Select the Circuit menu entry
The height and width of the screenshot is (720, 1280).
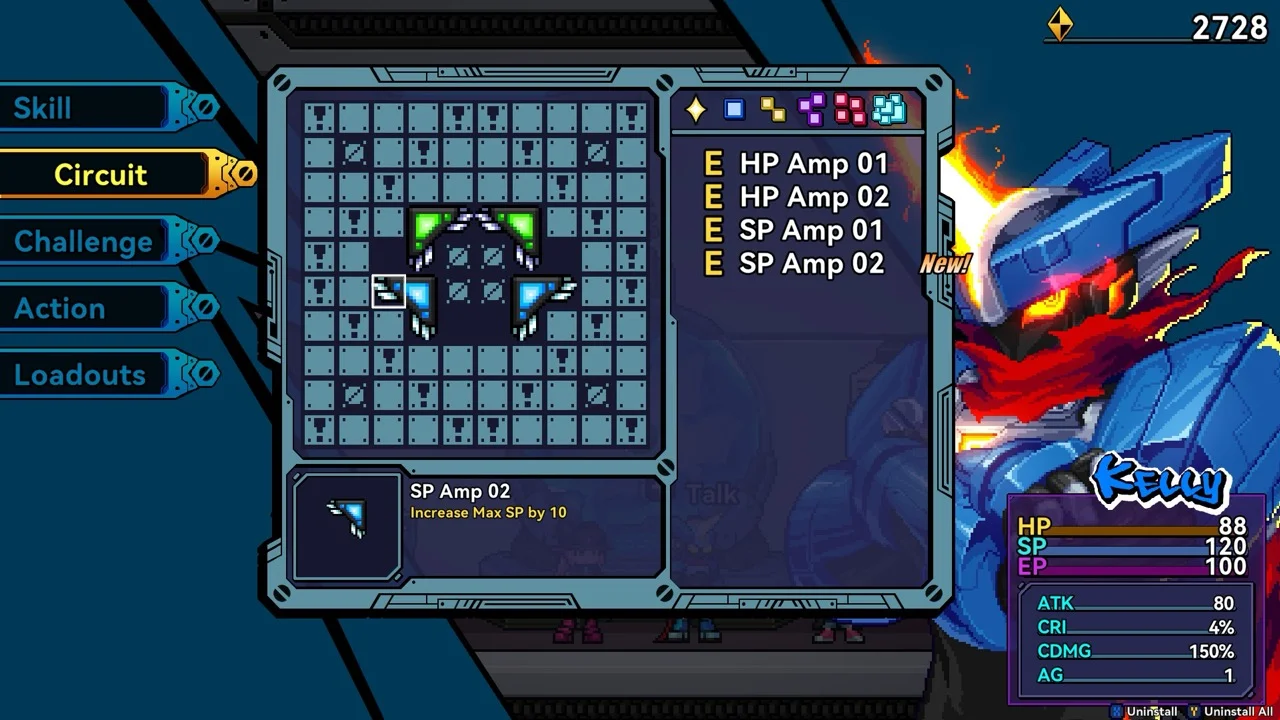point(100,175)
